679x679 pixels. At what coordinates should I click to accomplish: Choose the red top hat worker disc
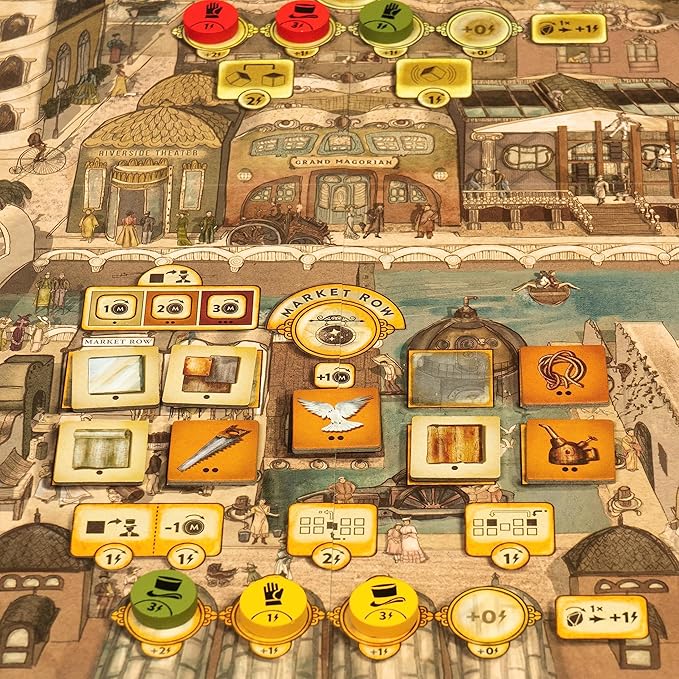[x=297, y=21]
